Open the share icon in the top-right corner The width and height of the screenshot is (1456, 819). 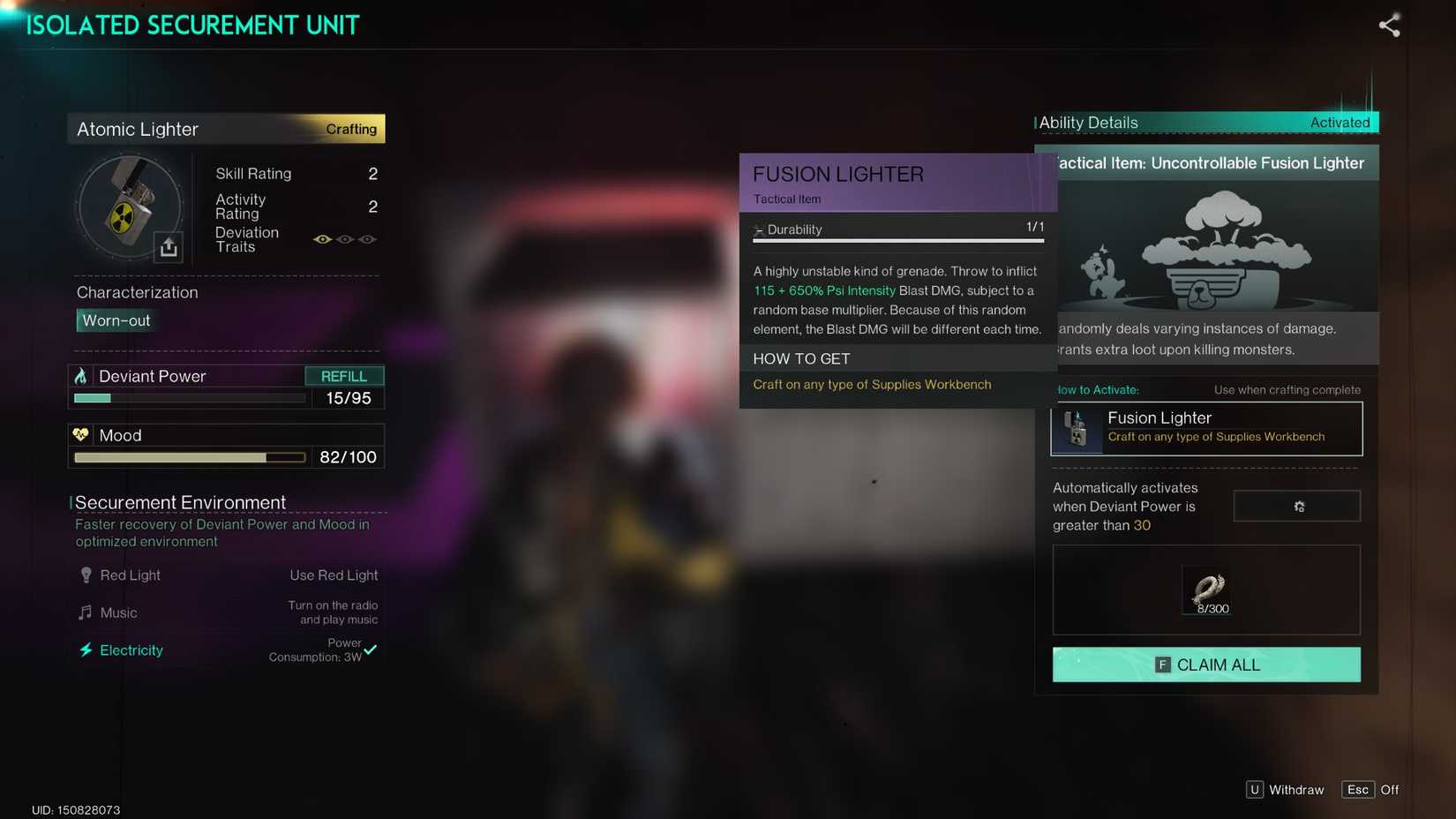1390,26
